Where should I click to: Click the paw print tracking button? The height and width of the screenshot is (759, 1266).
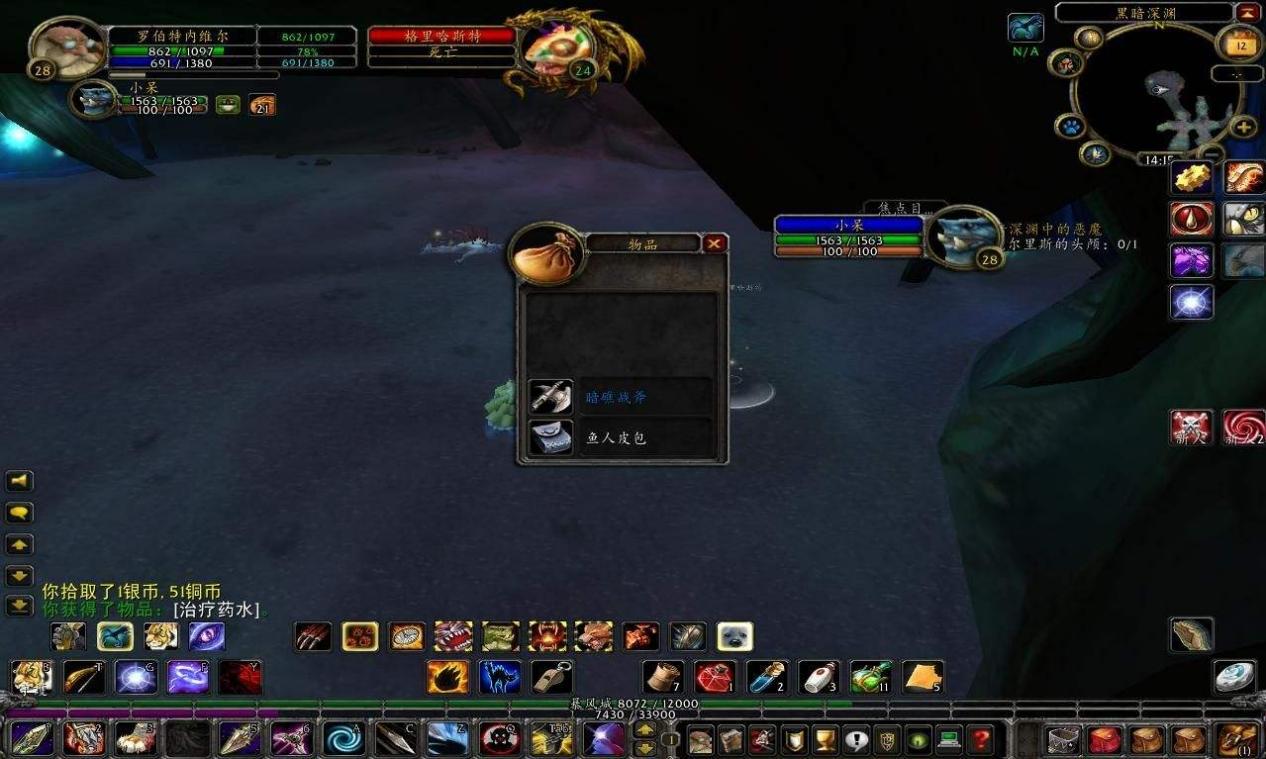coord(1069,127)
